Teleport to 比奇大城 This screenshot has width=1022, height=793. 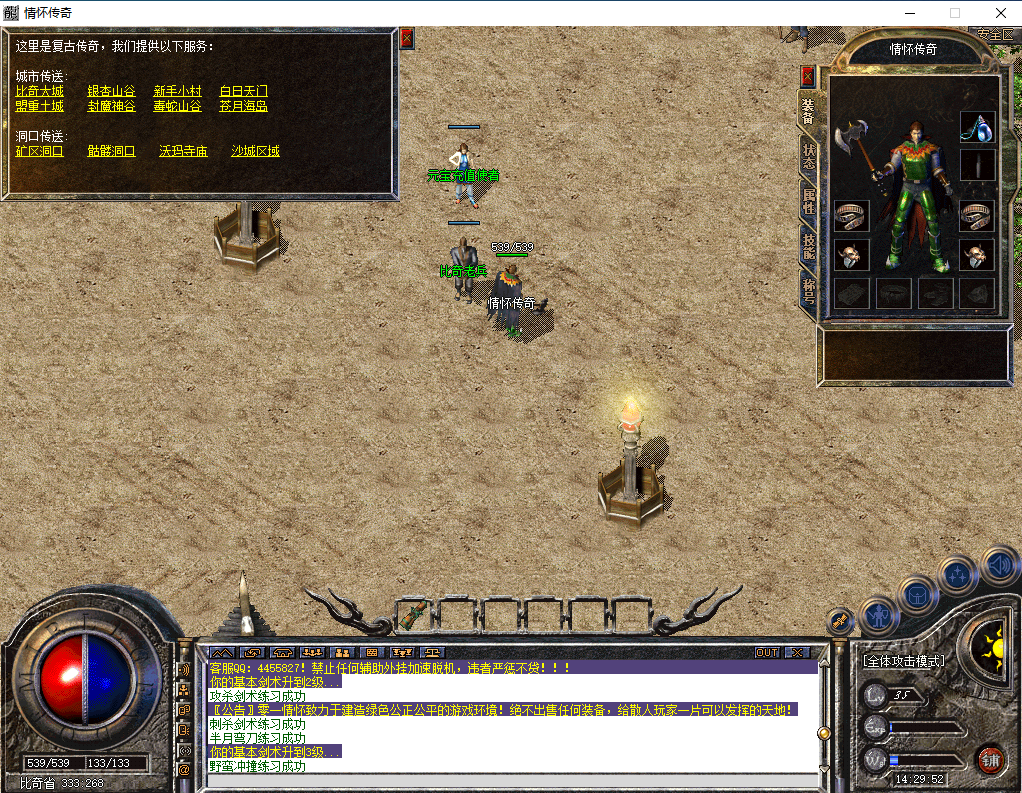(40, 91)
